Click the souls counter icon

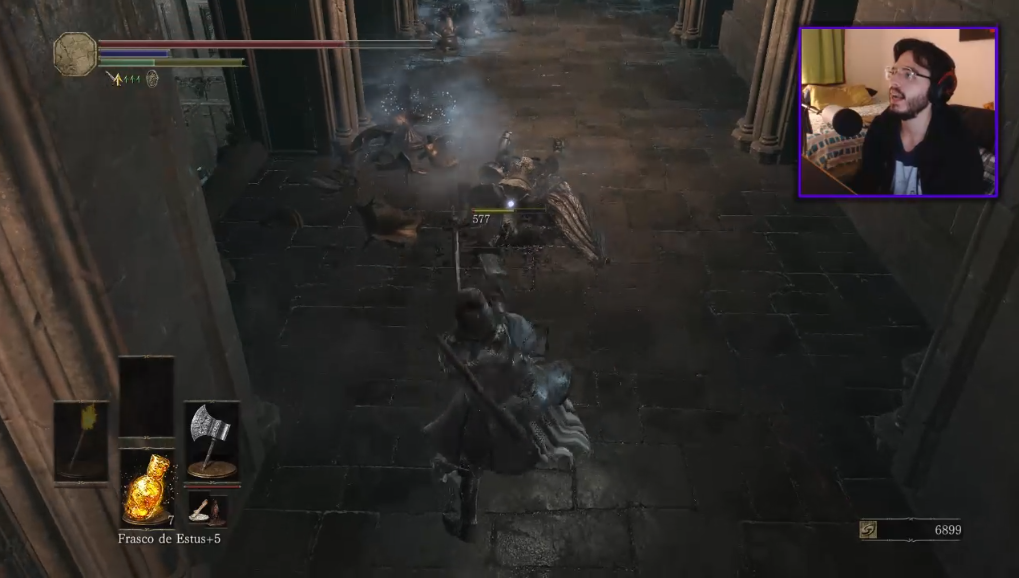868,530
